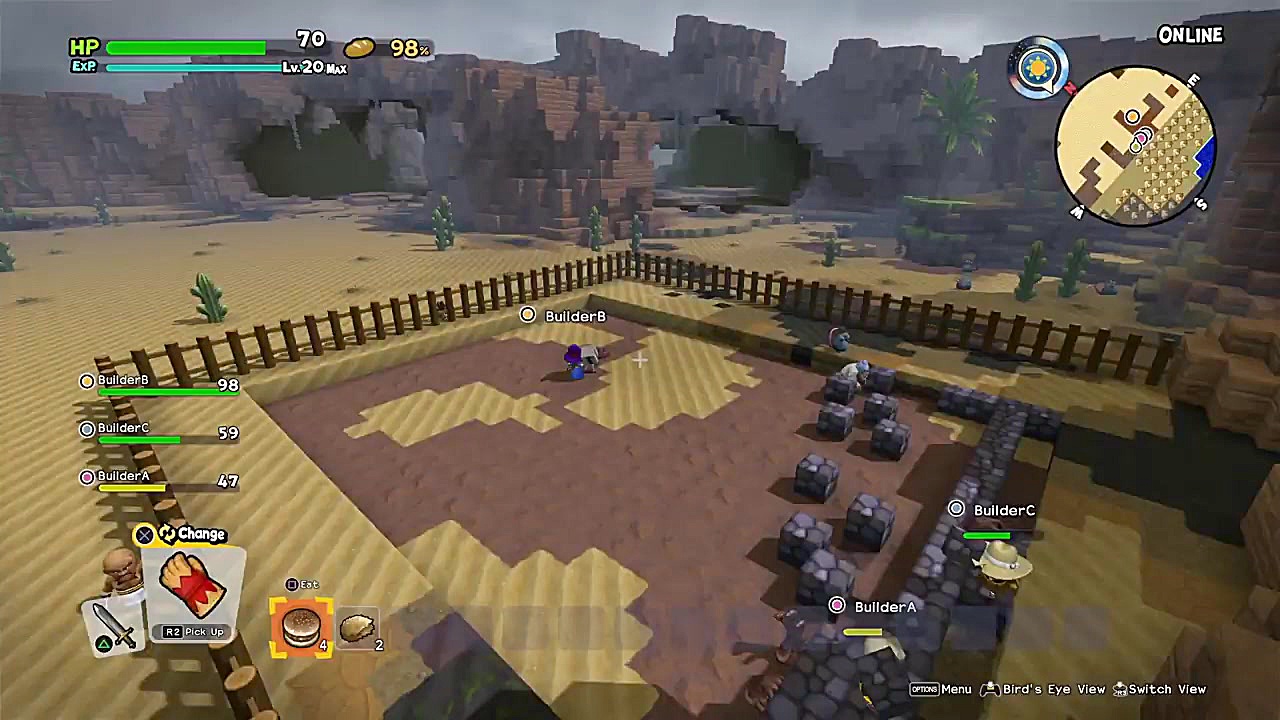Activate the R2 Pick Up prompt
The width and height of the screenshot is (1280, 720).
[x=193, y=631]
